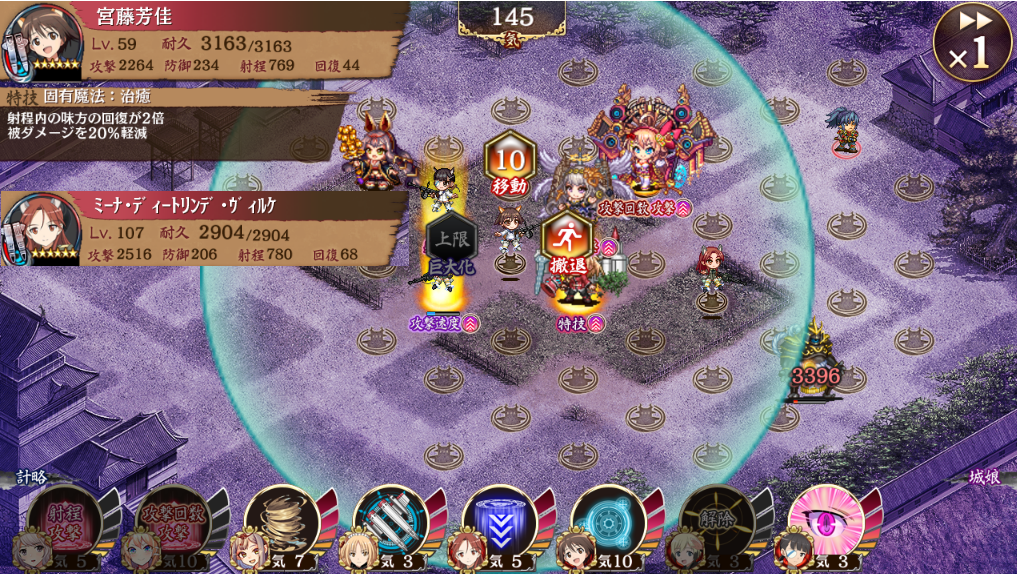The width and height of the screenshot is (1017, 574).
Task: Trigger the missile barrage stratagem icon
Action: (391, 520)
